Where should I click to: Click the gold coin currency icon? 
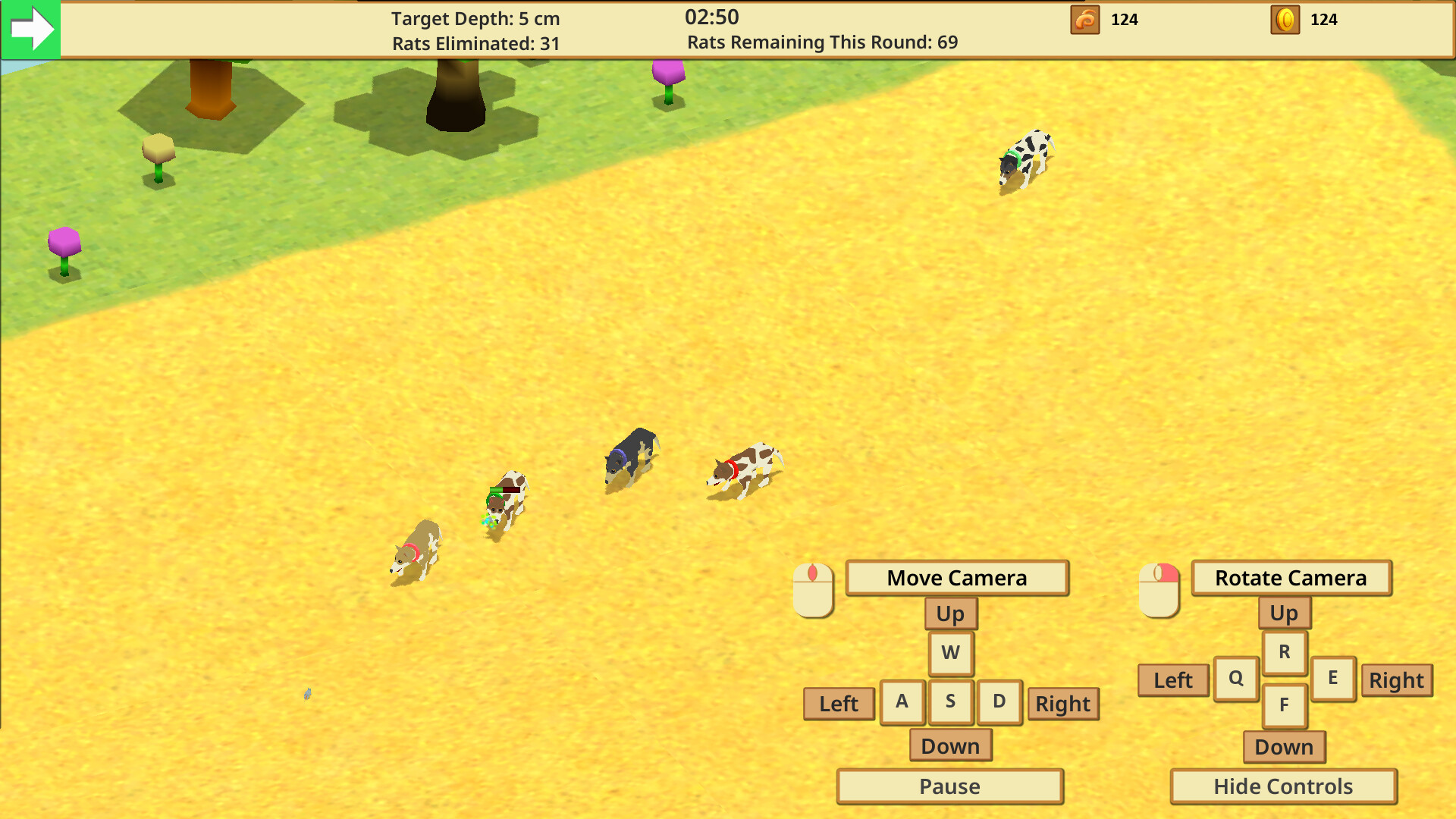(1284, 20)
